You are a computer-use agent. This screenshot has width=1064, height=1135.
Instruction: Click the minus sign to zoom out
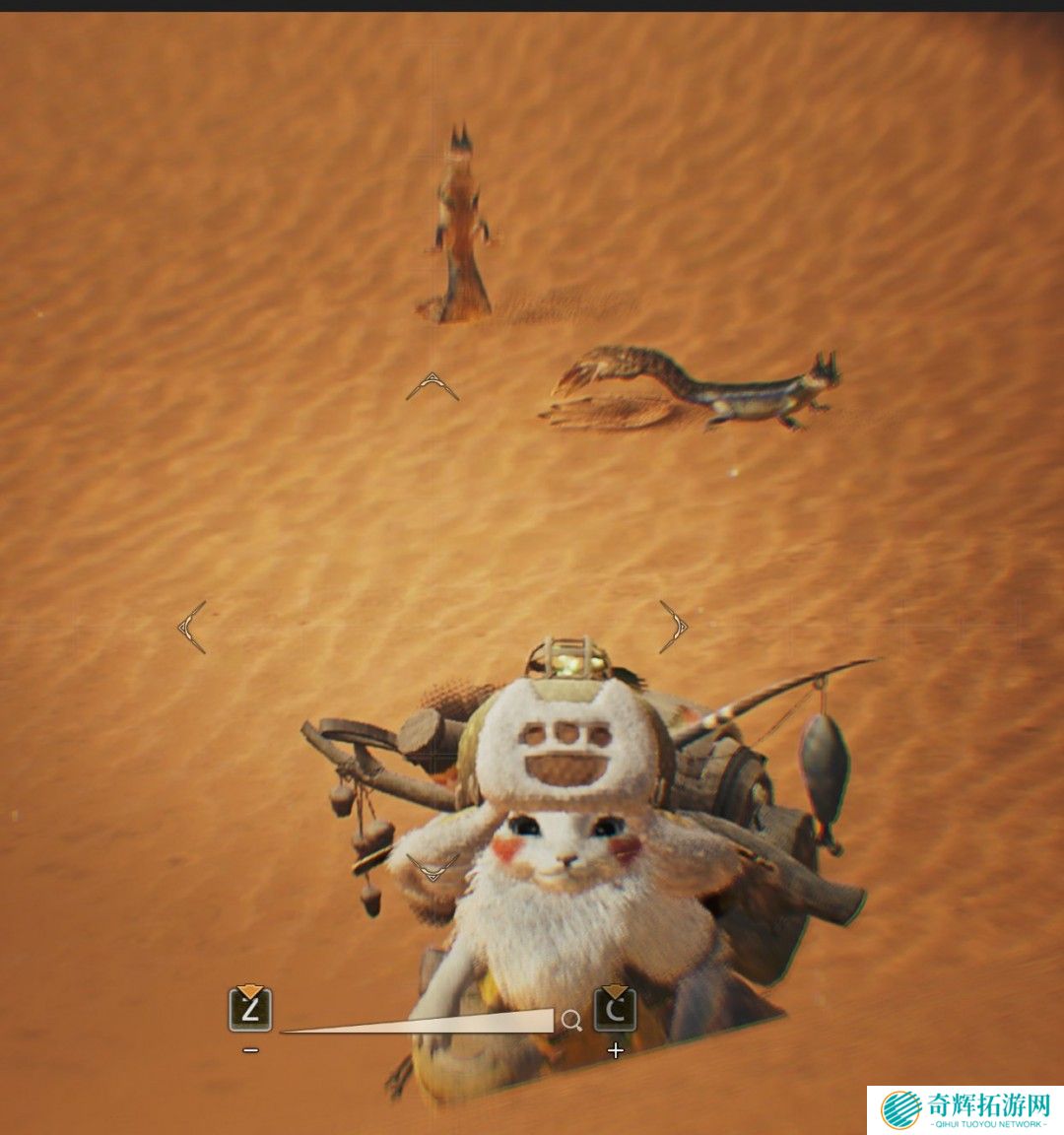(x=251, y=1050)
